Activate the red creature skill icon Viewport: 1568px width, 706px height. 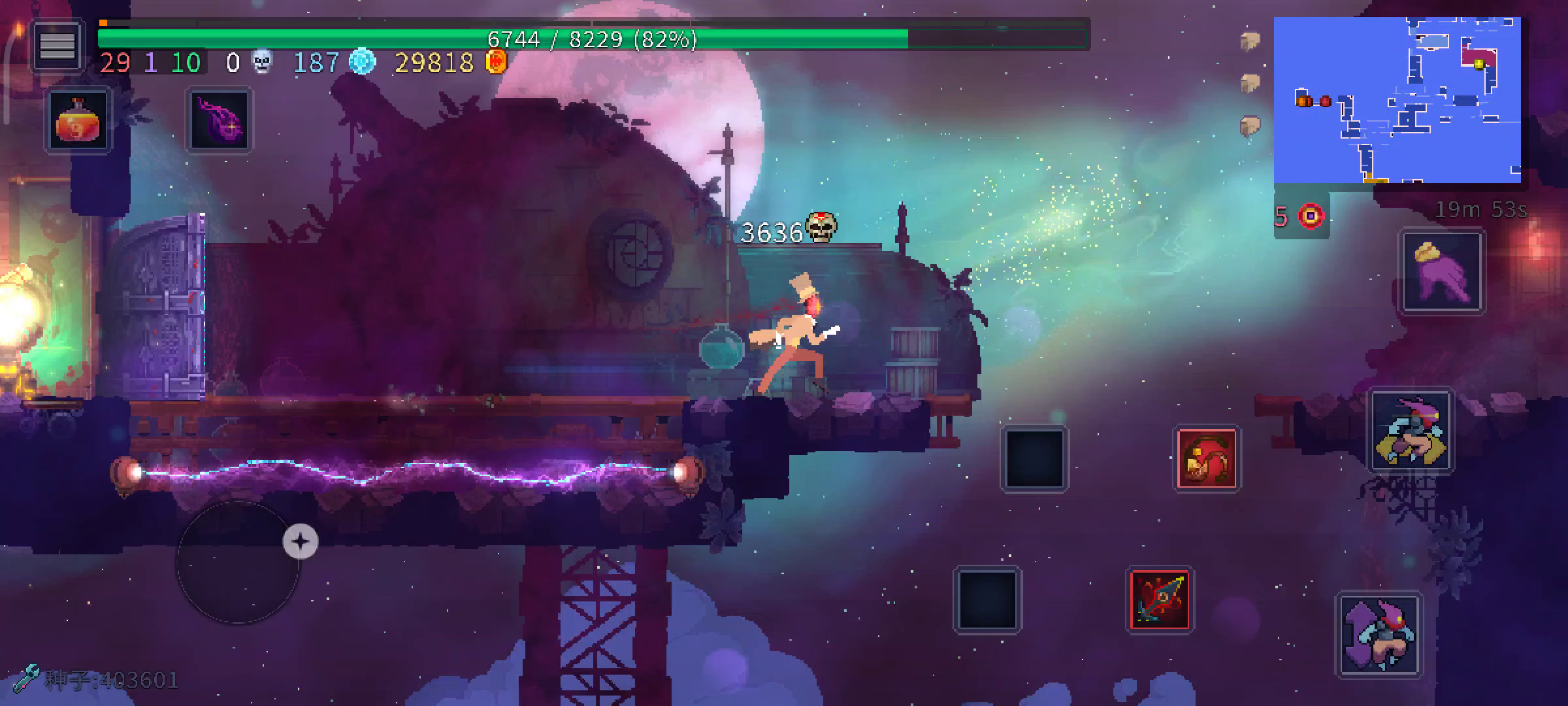click(x=1207, y=459)
